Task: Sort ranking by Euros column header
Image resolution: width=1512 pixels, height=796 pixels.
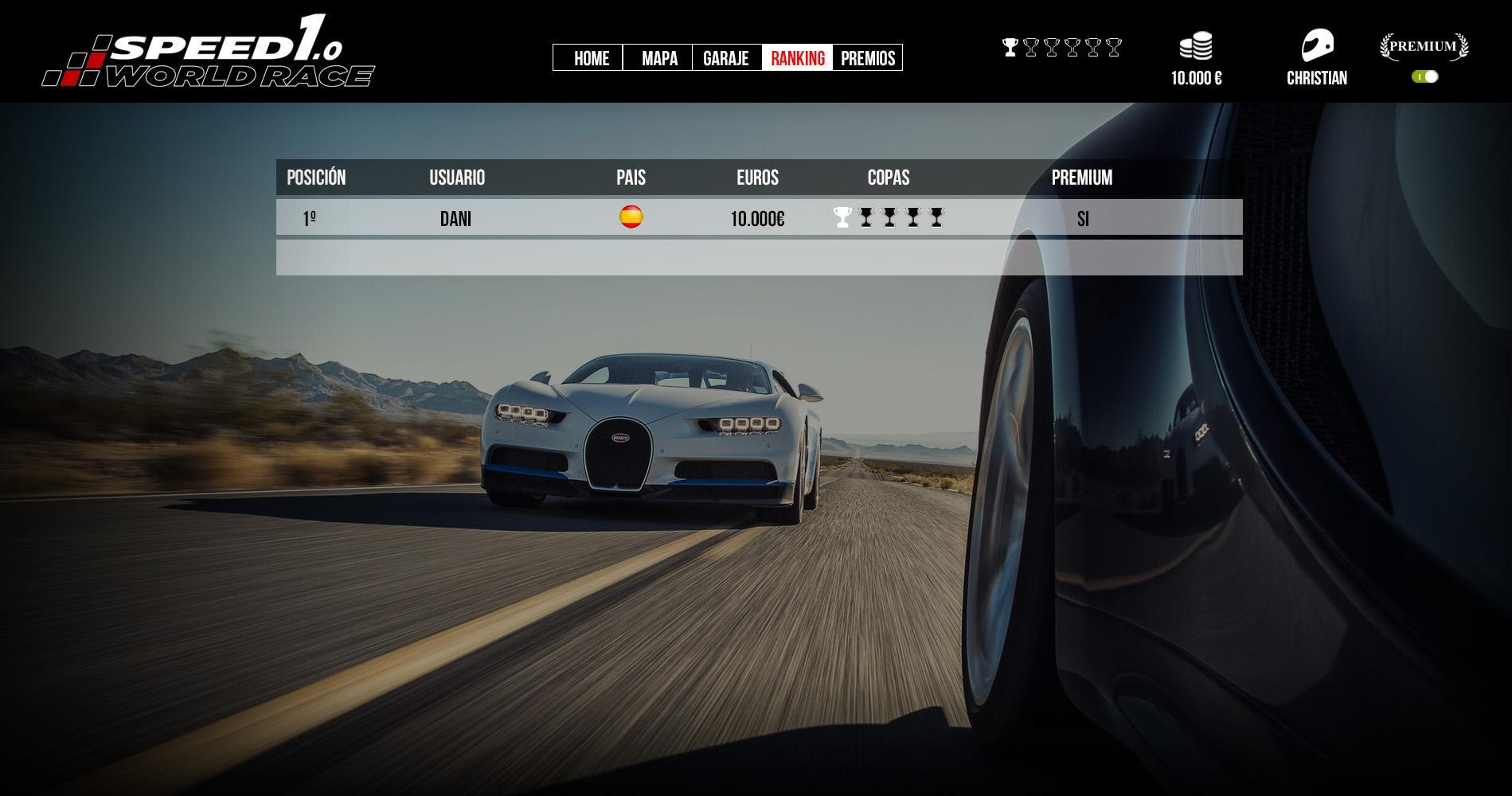Action: pyautogui.click(x=757, y=178)
